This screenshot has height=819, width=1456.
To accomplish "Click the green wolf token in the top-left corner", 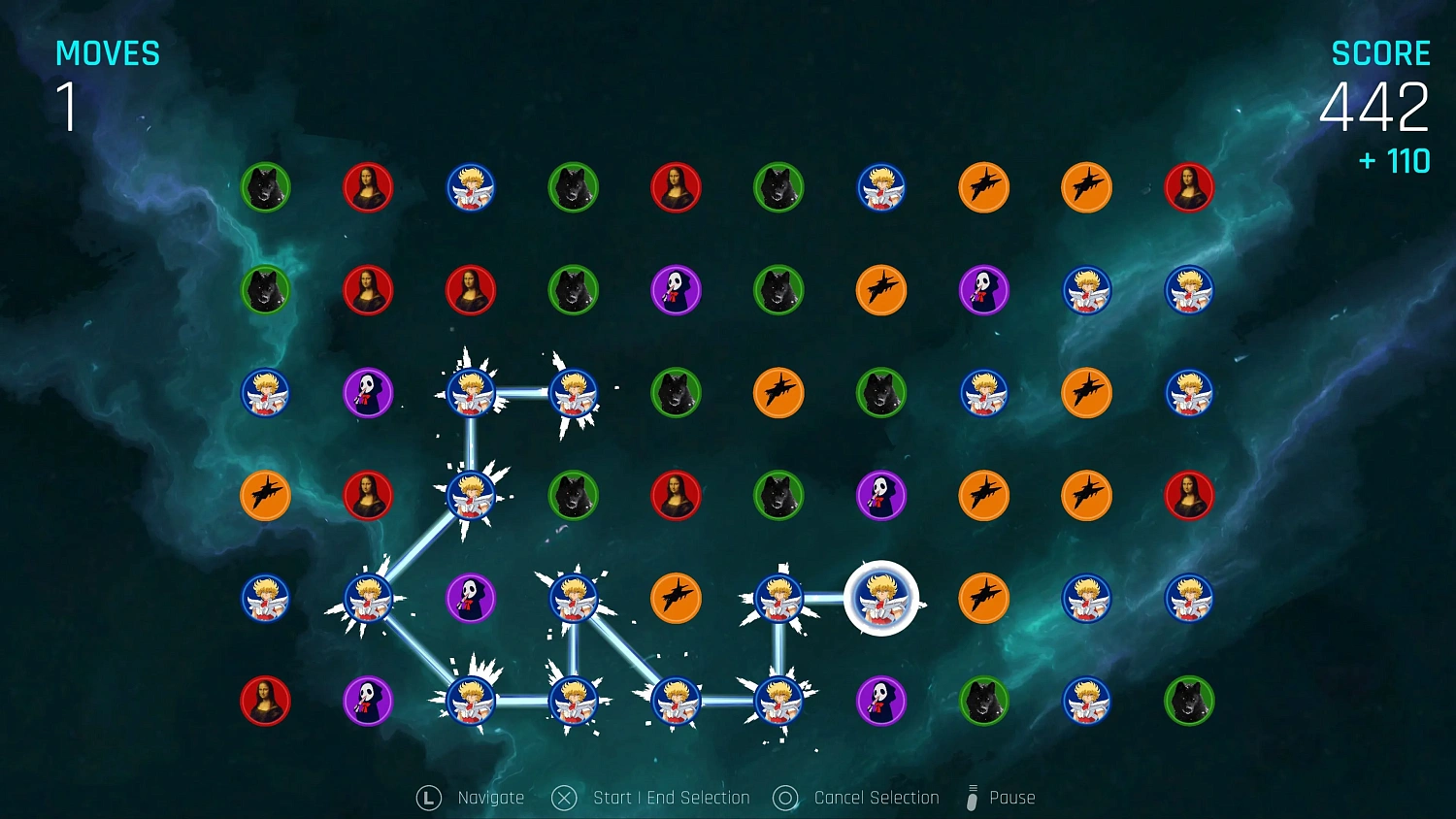I will [x=265, y=187].
